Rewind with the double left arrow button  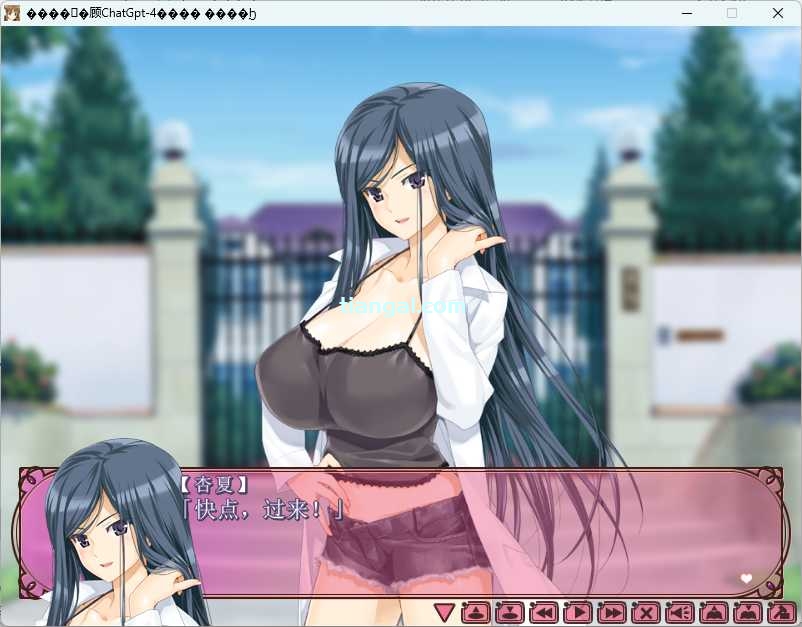544,612
